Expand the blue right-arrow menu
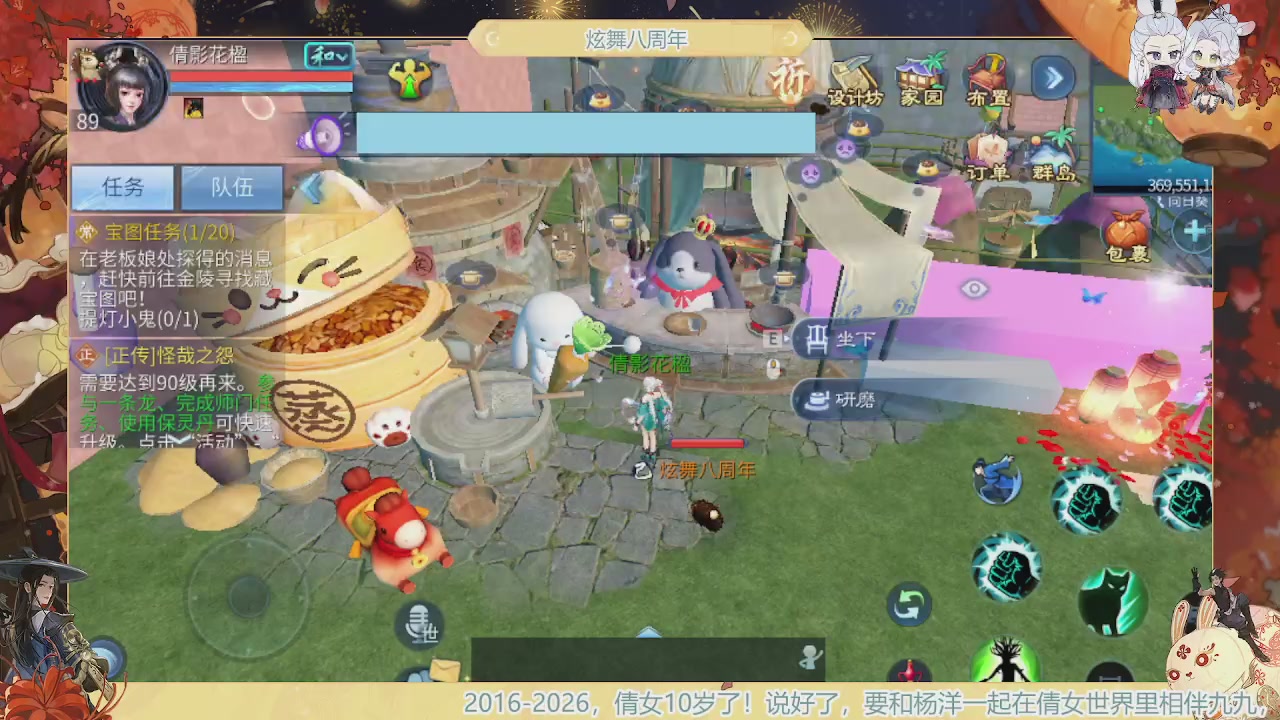This screenshot has height=720, width=1280. 1054,78
